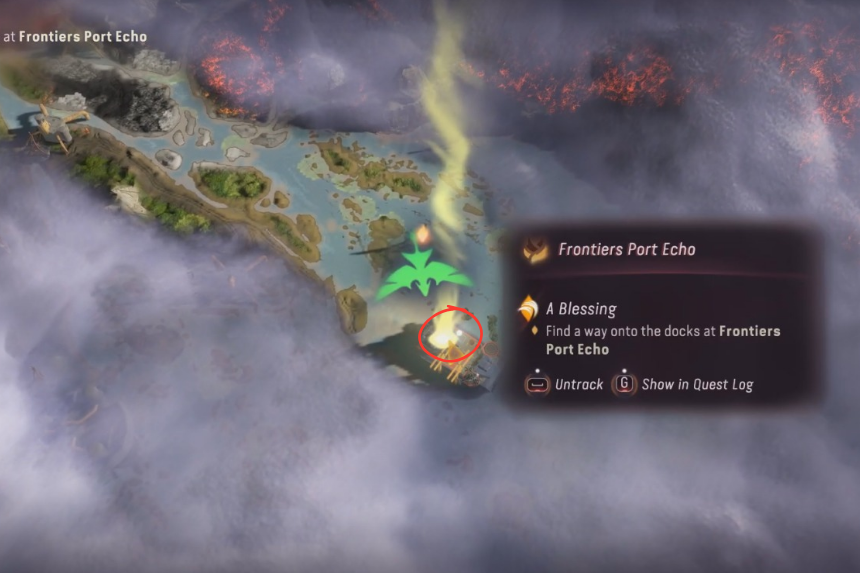Click the flame quest marker above the player
This screenshot has width=860, height=573.
coord(422,236)
